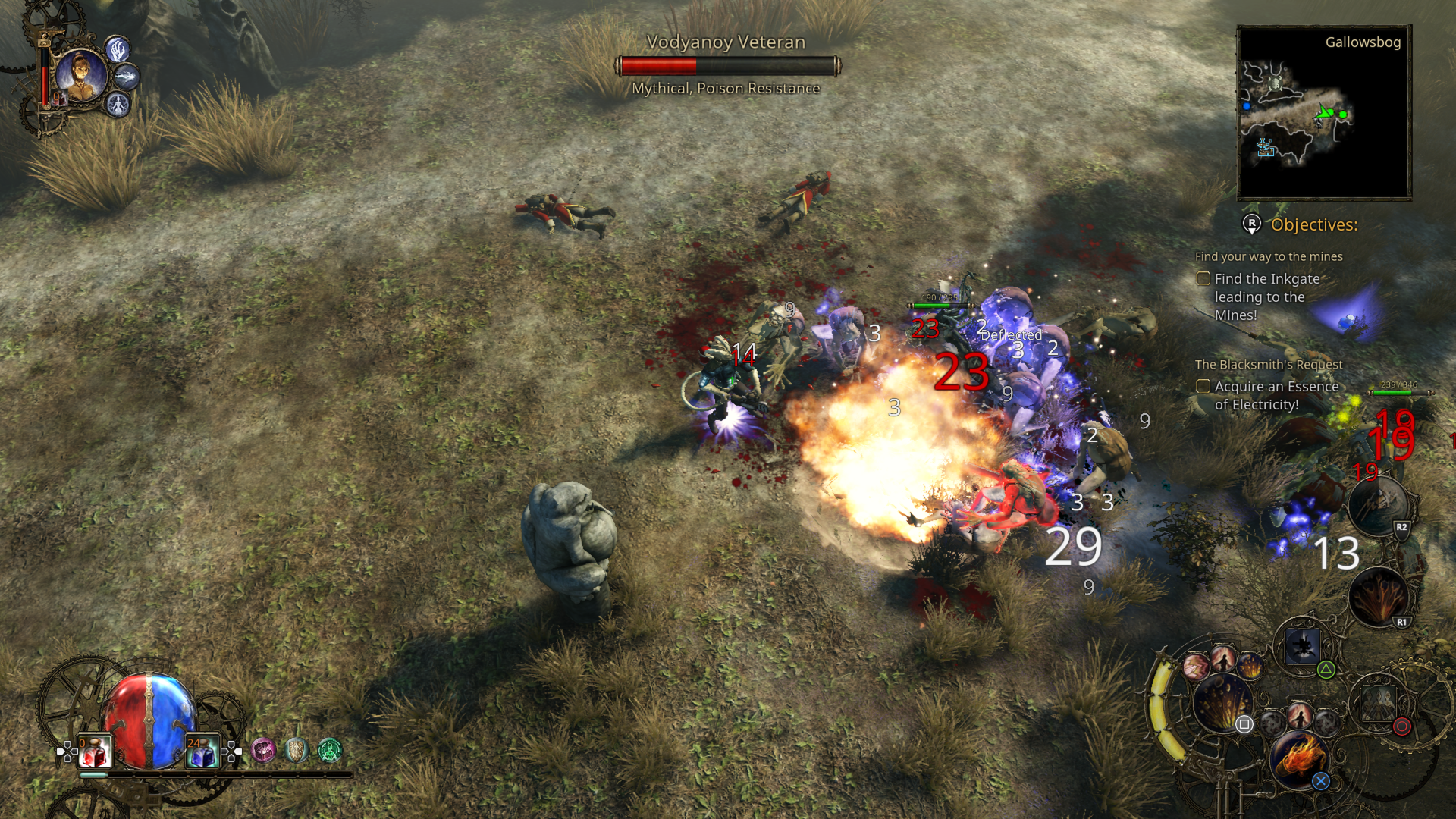Click the blue mana potion slot showing 24
This screenshot has width=1456, height=819.
point(203,752)
